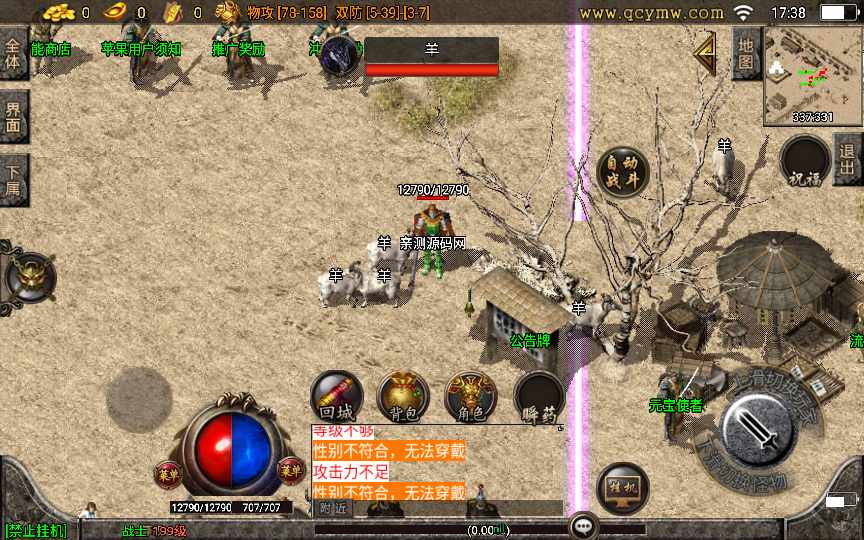Open the 菜单 button beside the red orb

coord(167,471)
